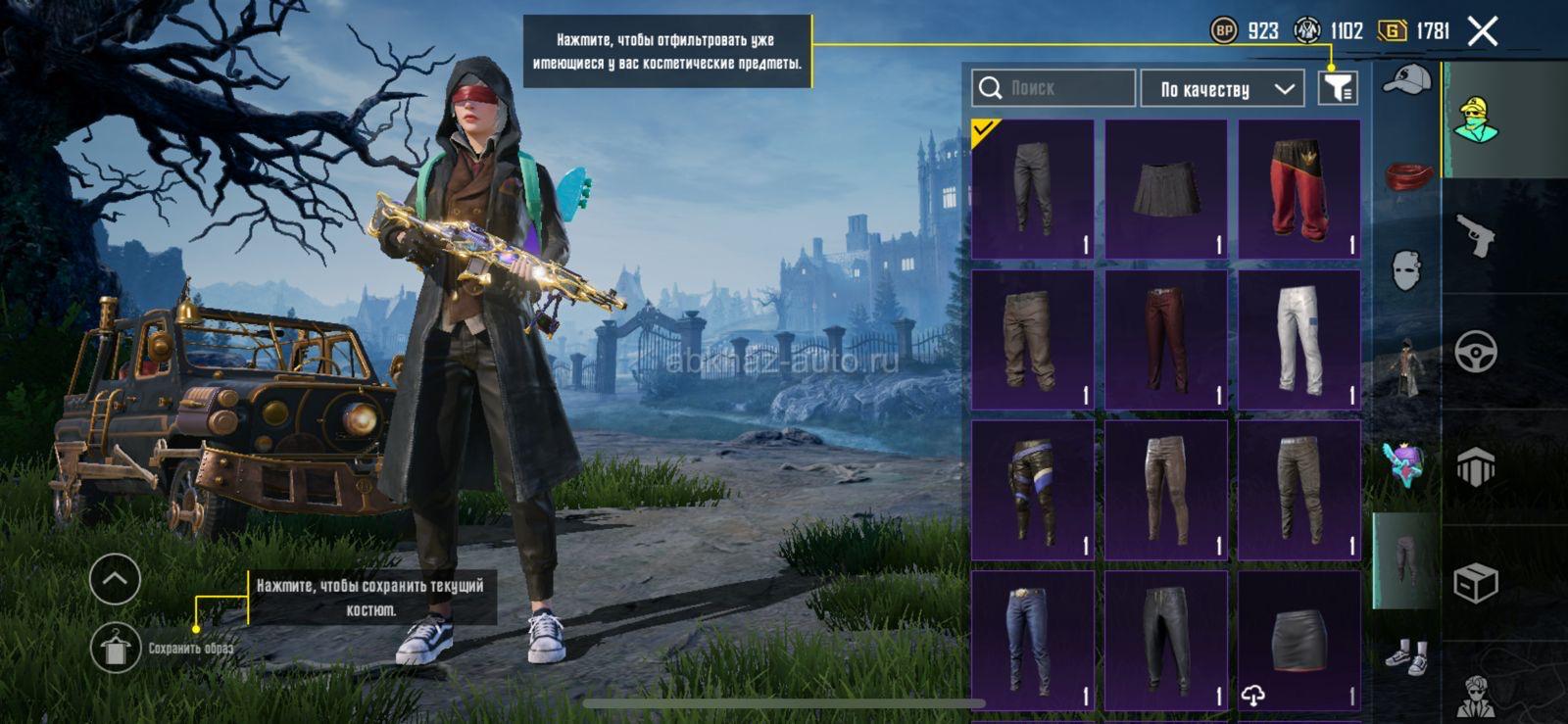The image size is (1568, 724).
Task: Choose the maroon red trousers item
Action: (x=1166, y=340)
